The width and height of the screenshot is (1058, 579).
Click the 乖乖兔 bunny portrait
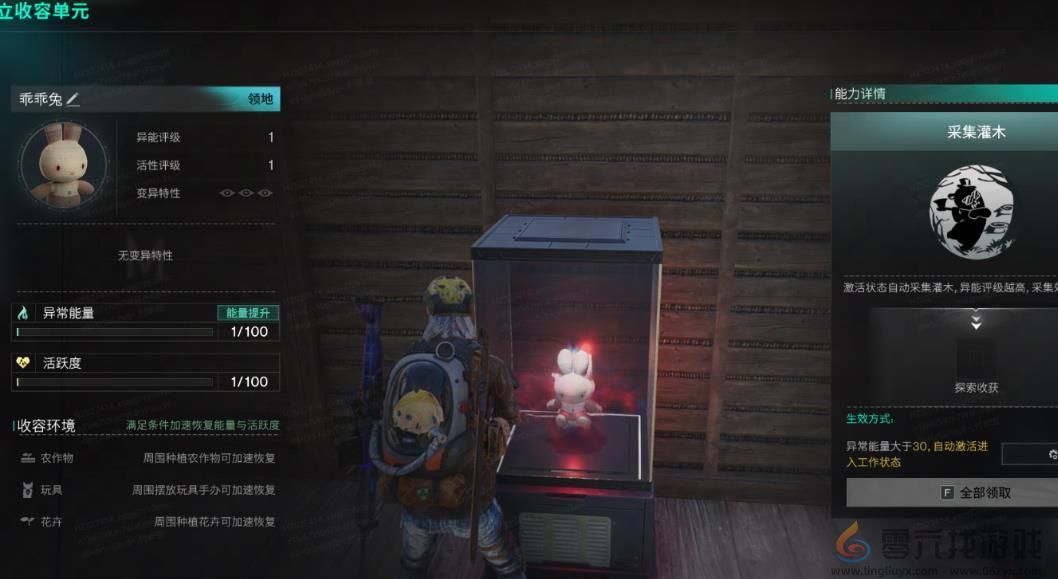click(x=56, y=166)
